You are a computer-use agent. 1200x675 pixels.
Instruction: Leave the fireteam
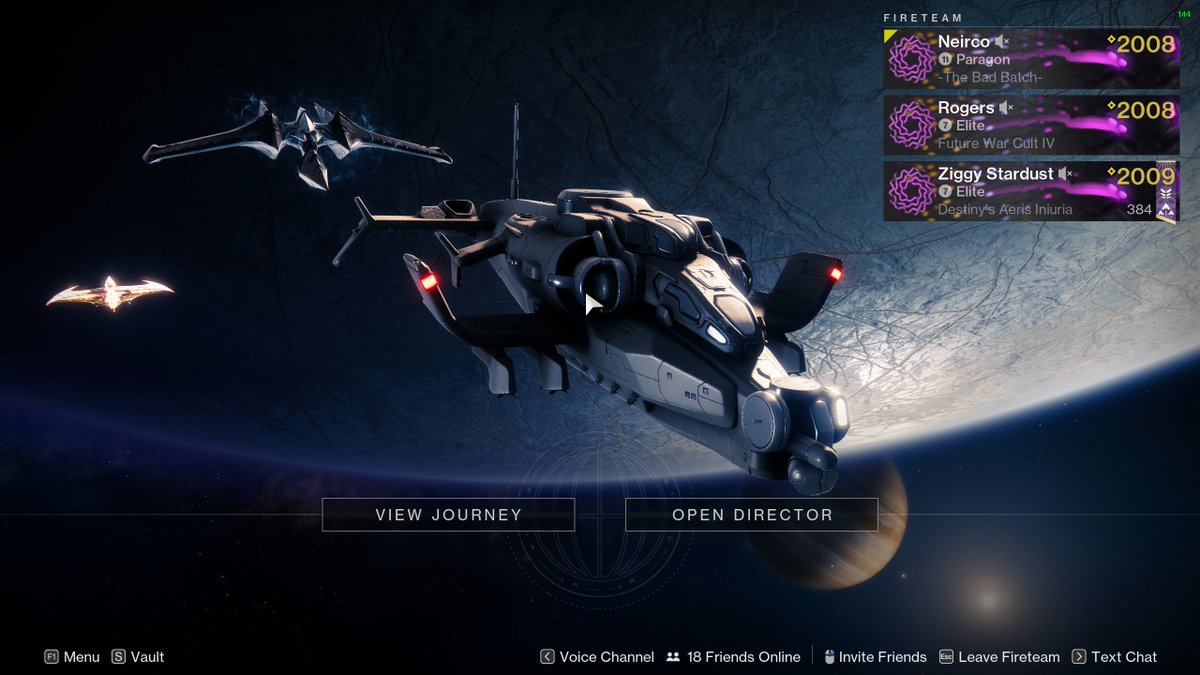[x=999, y=657]
